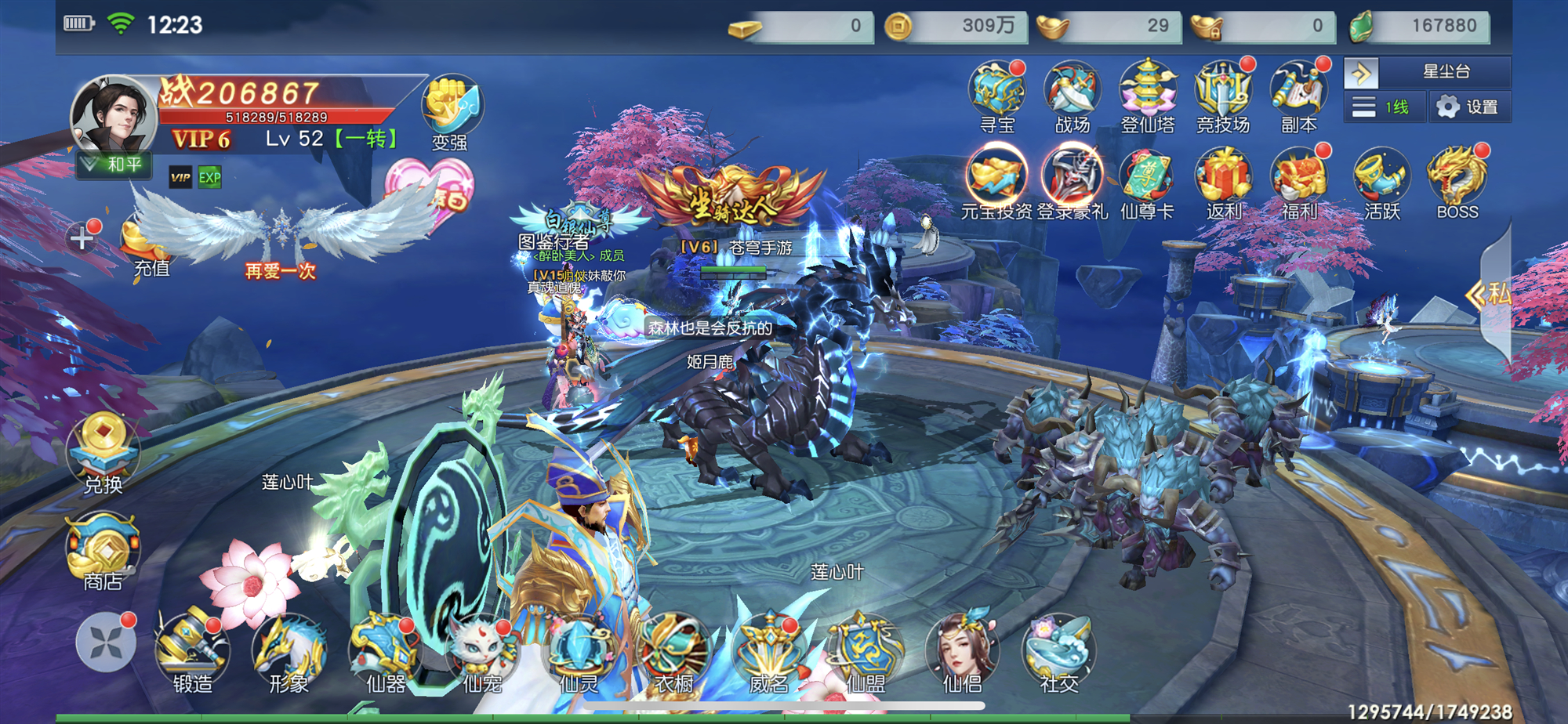
Task: Open the BOSS dragon icon
Action: 1457,180
